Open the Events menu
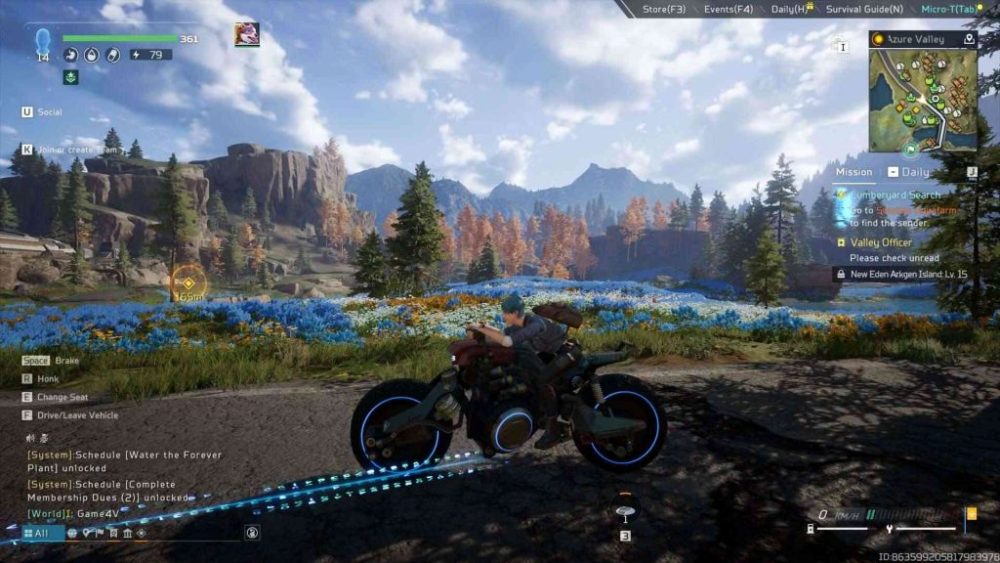The width and height of the screenshot is (1000, 563). (x=728, y=9)
